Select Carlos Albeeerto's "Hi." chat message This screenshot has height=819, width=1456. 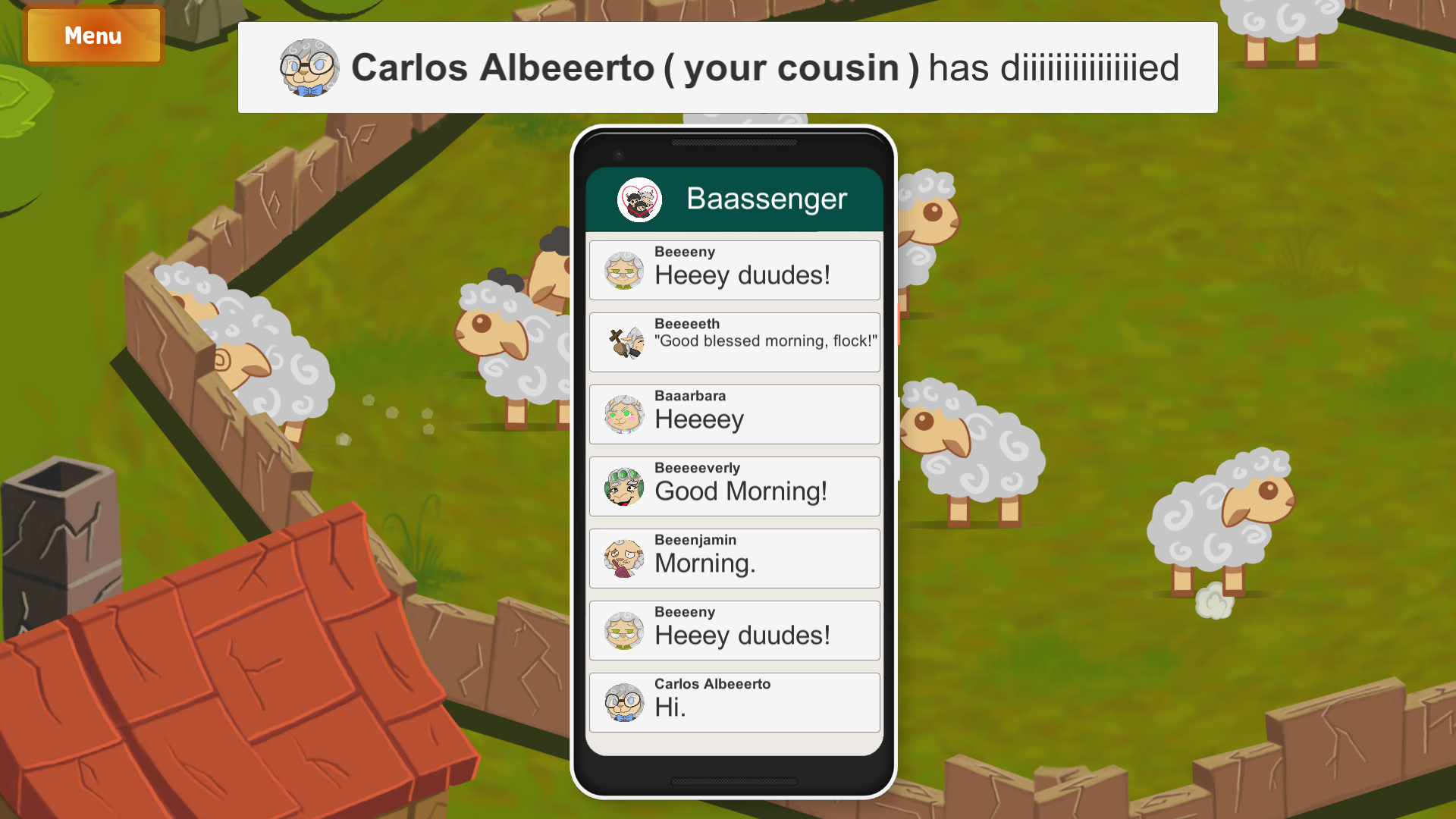coord(734,702)
